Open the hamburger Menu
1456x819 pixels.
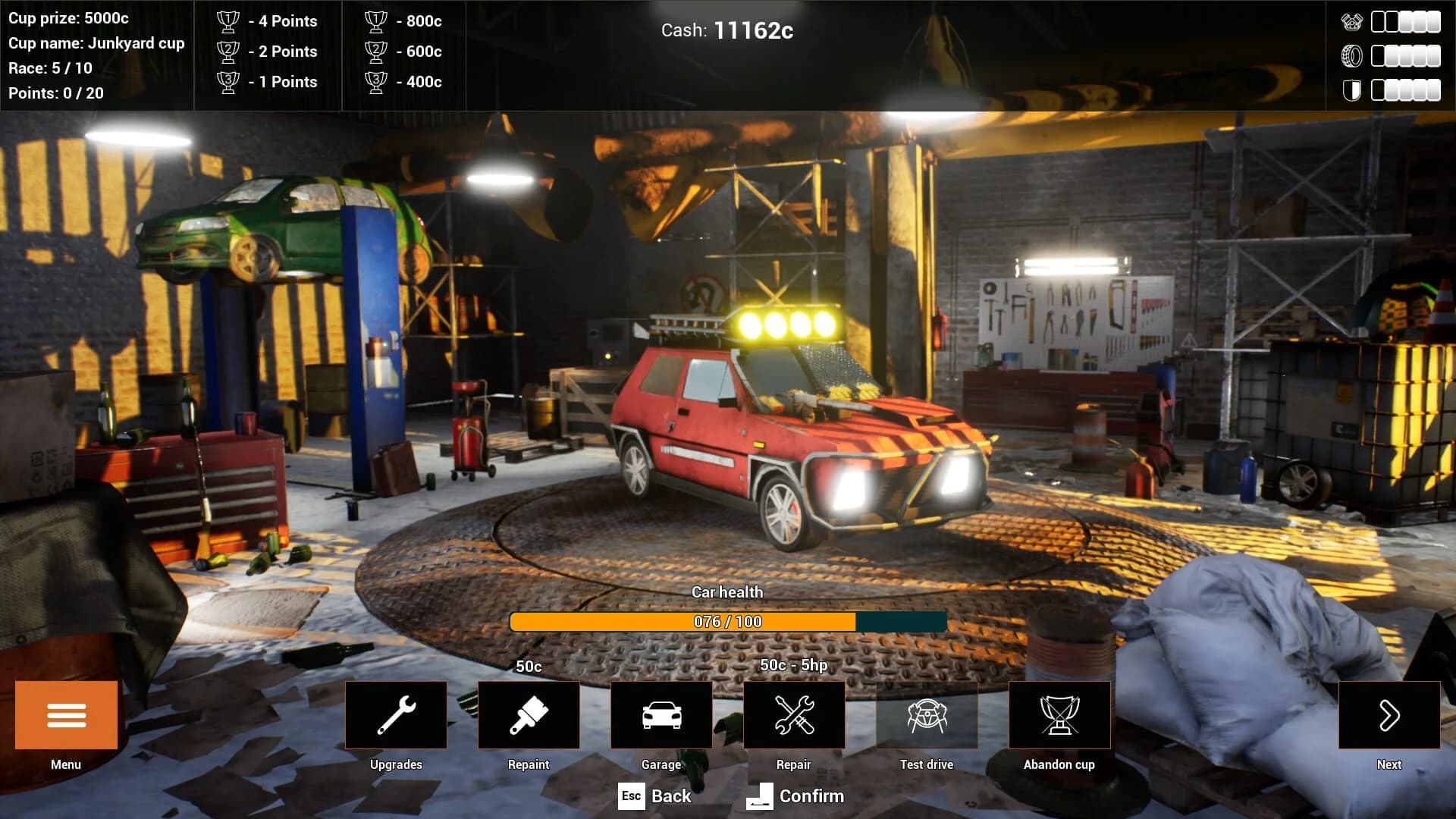[x=65, y=714]
